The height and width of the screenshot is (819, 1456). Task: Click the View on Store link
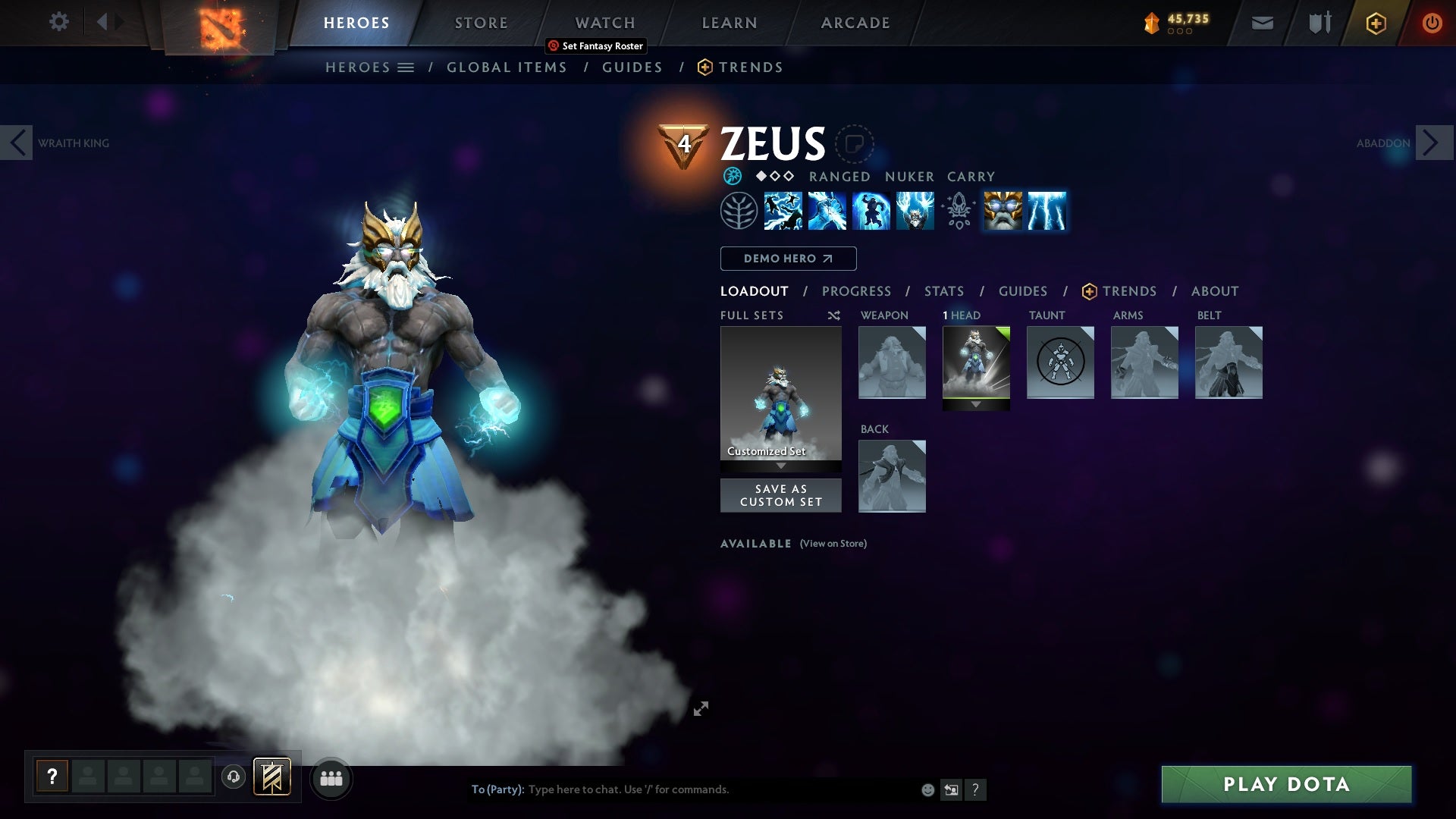point(832,544)
